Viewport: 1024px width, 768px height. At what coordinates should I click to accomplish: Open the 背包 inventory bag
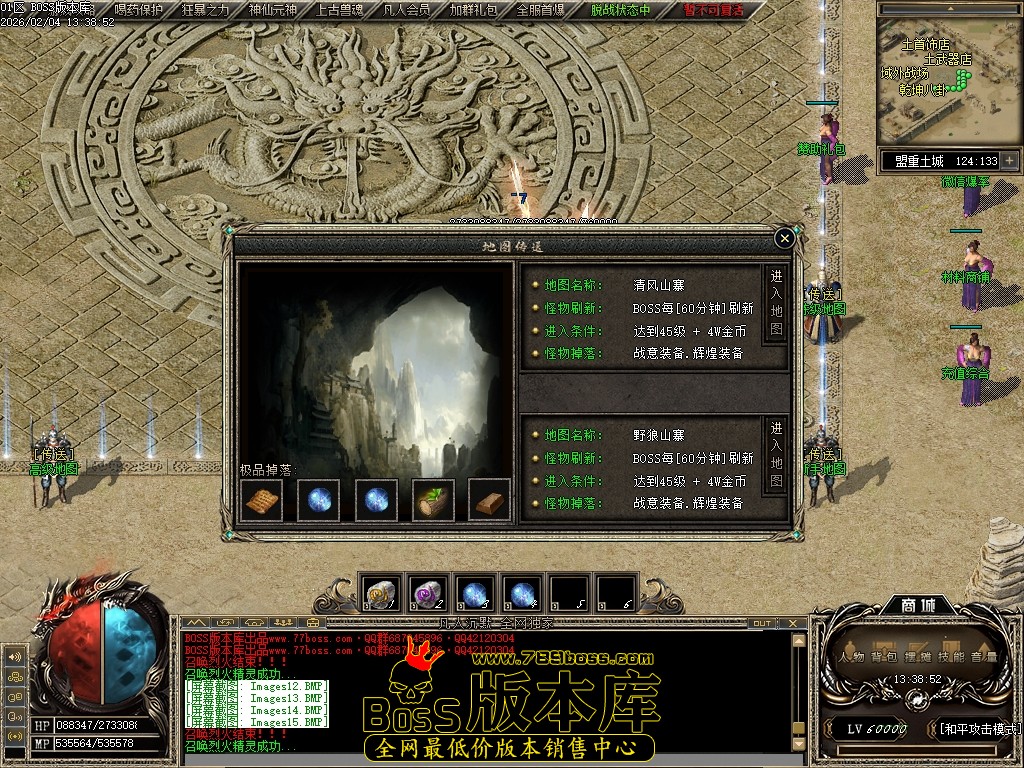point(883,657)
